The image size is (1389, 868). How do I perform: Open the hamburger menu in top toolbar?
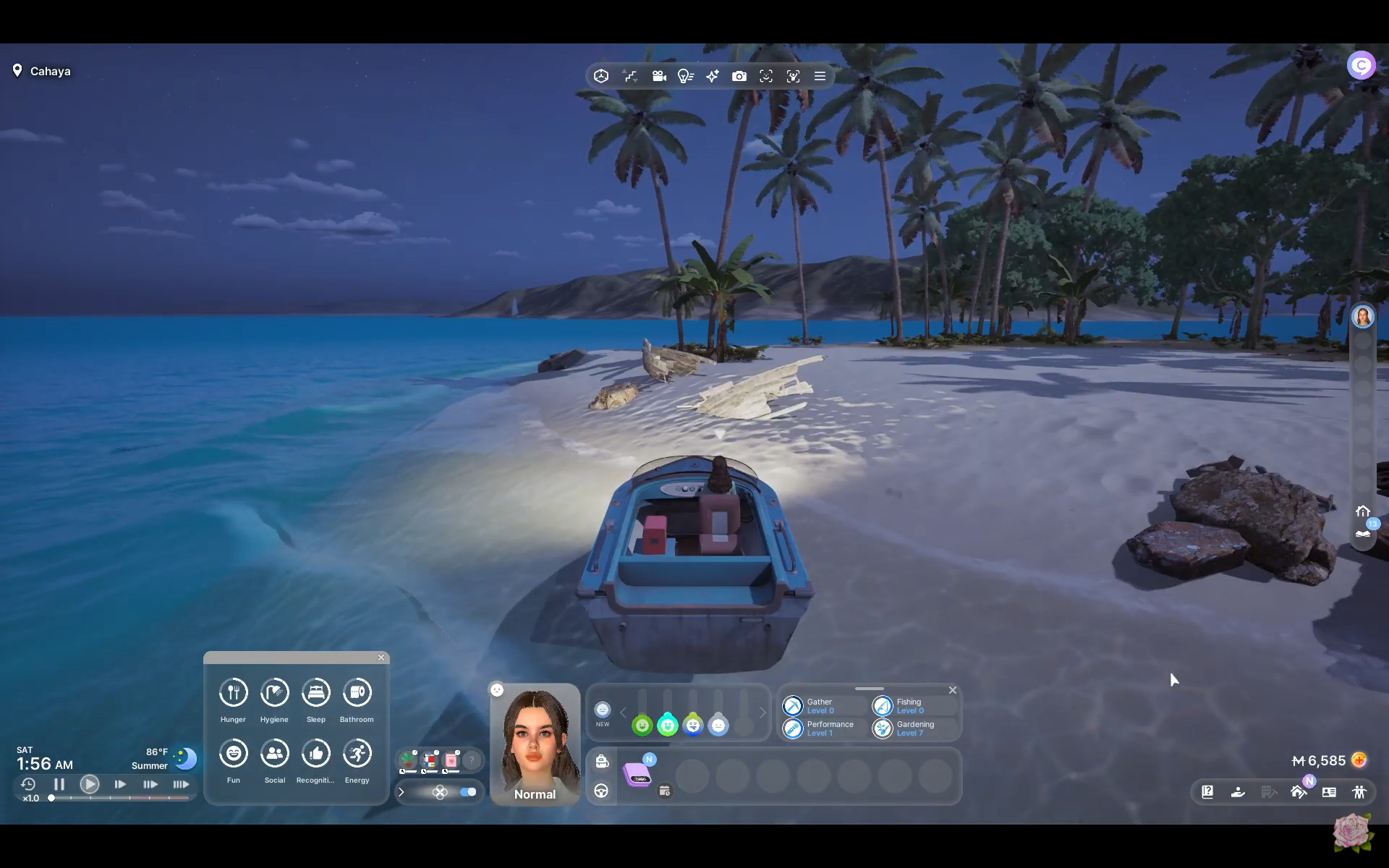(x=820, y=76)
